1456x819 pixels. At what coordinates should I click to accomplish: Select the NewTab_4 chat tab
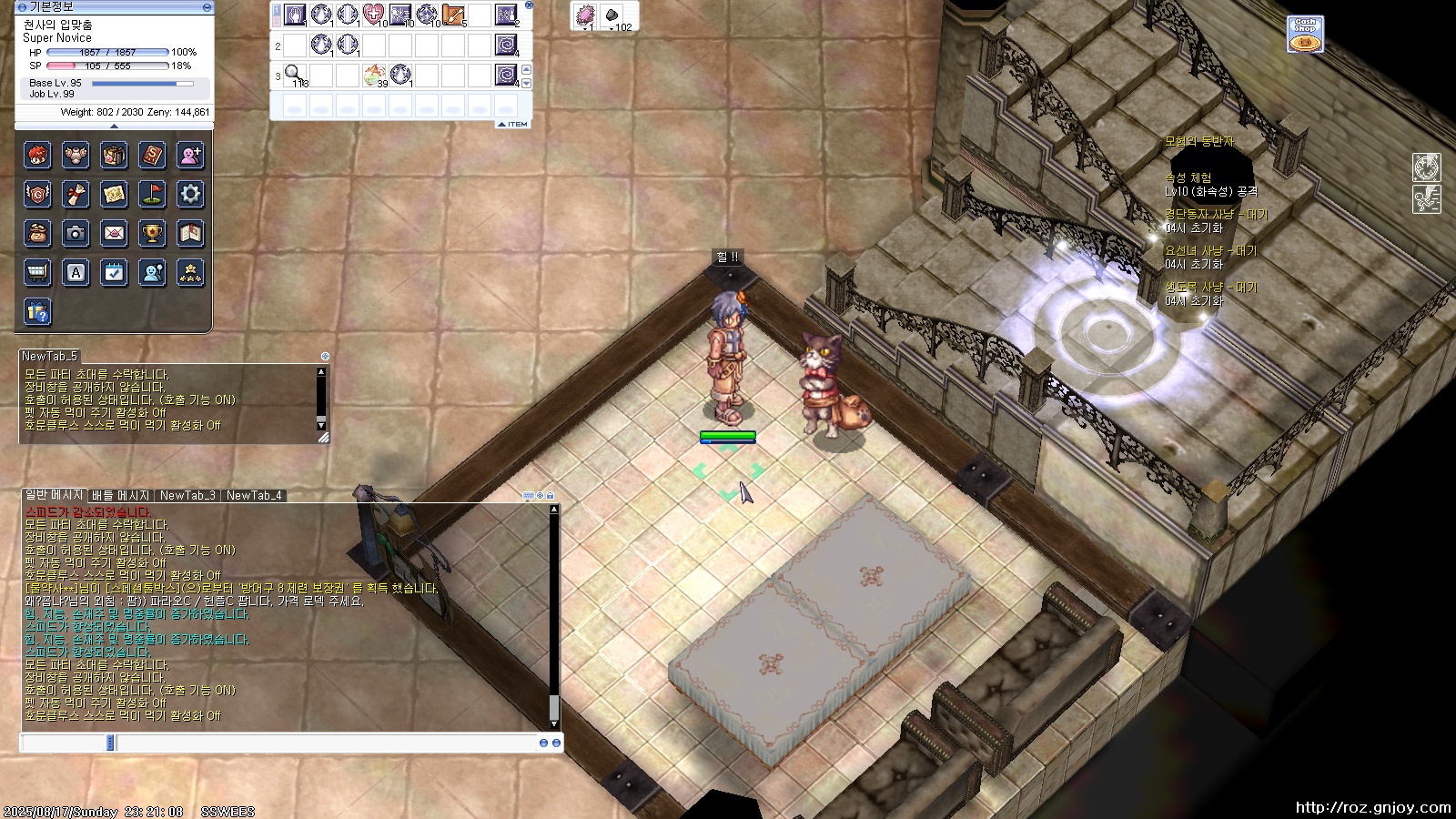tap(254, 496)
